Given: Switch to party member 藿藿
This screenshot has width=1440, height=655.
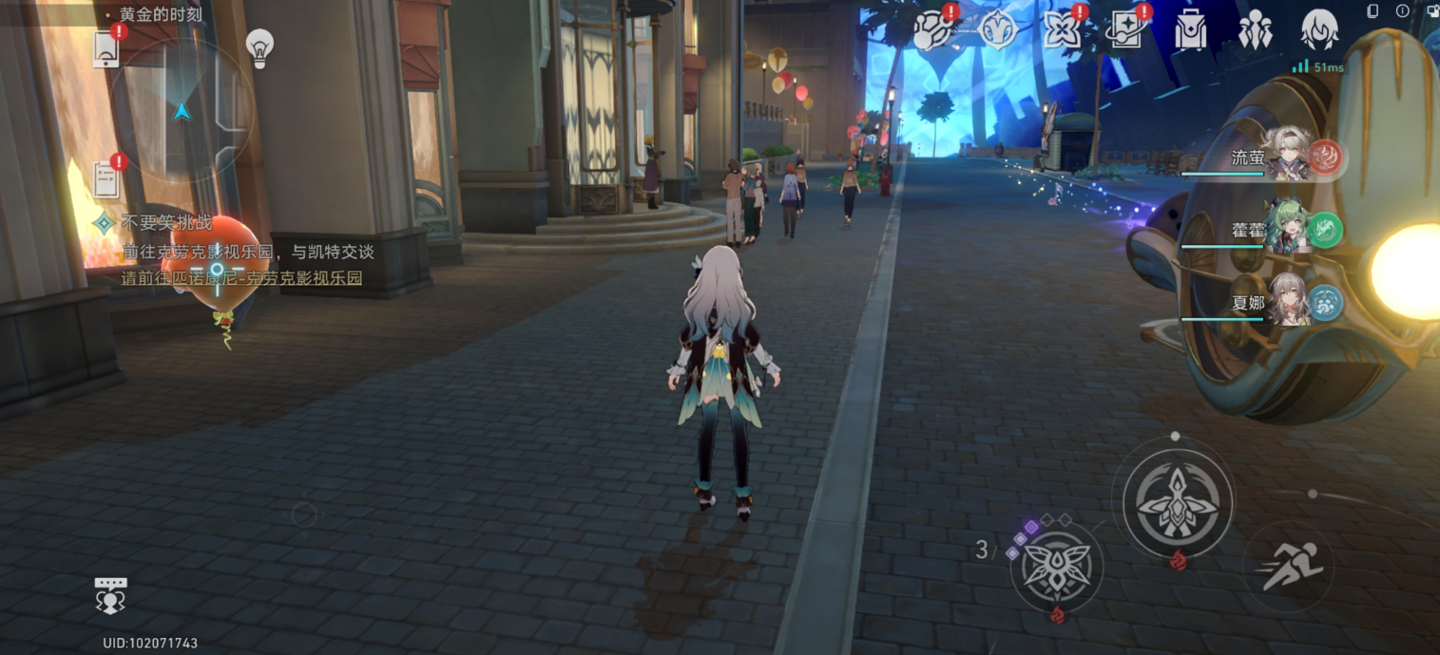Looking at the screenshot, I should pyautogui.click(x=1285, y=230).
